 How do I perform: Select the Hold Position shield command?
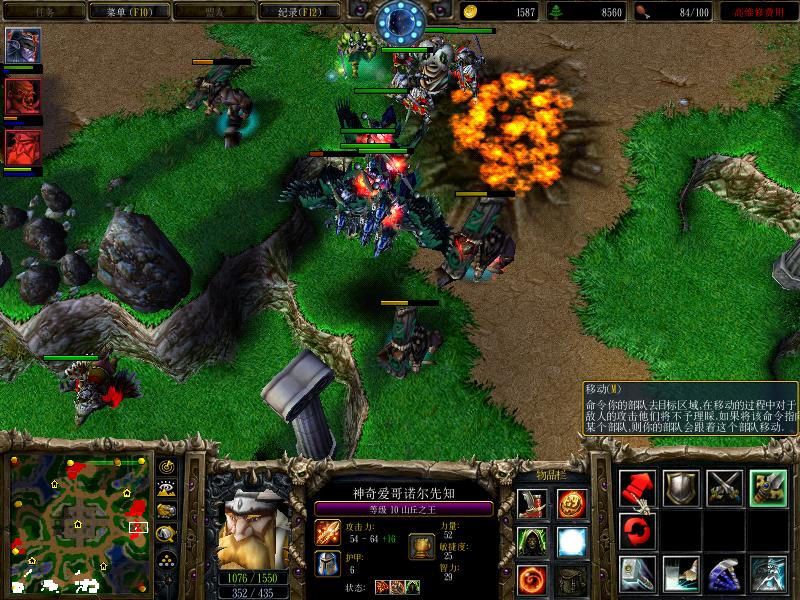[681, 487]
